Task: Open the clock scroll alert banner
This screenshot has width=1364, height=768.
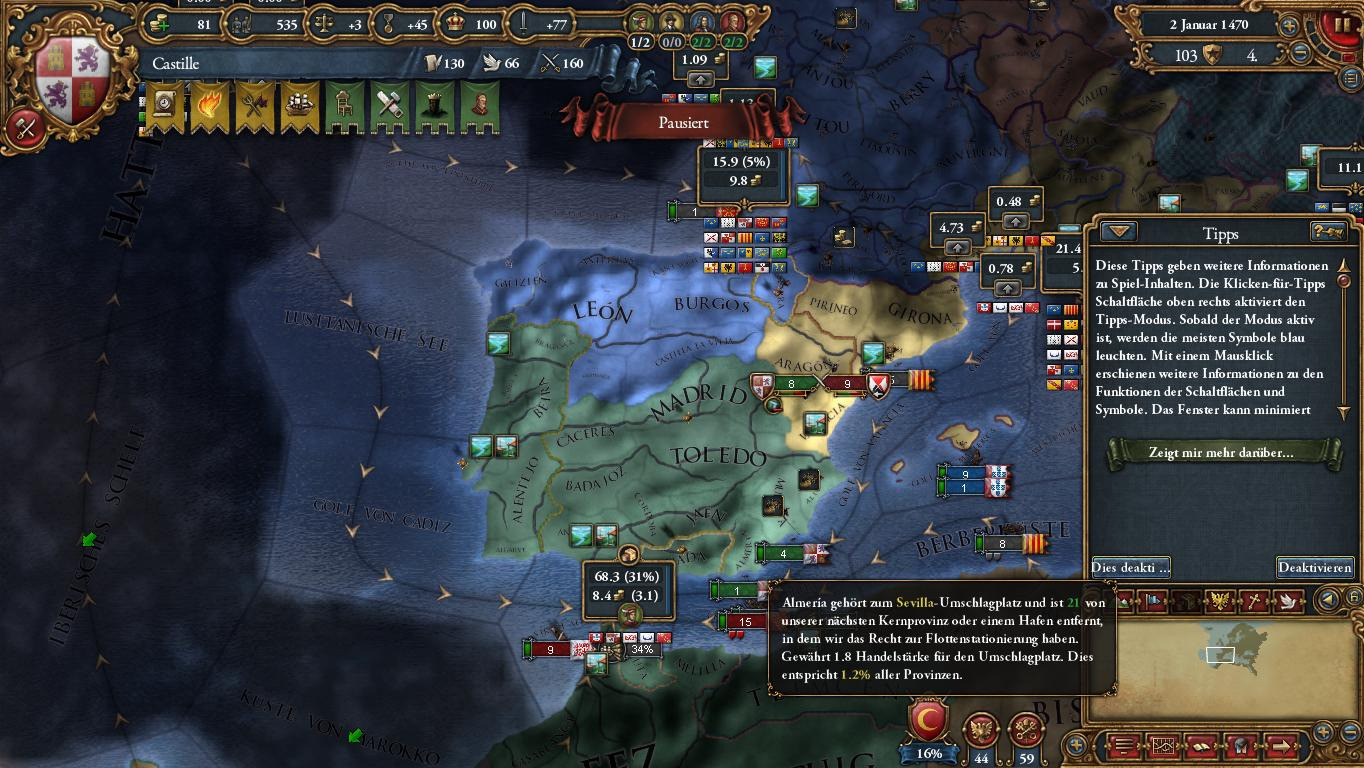Action: tap(165, 105)
